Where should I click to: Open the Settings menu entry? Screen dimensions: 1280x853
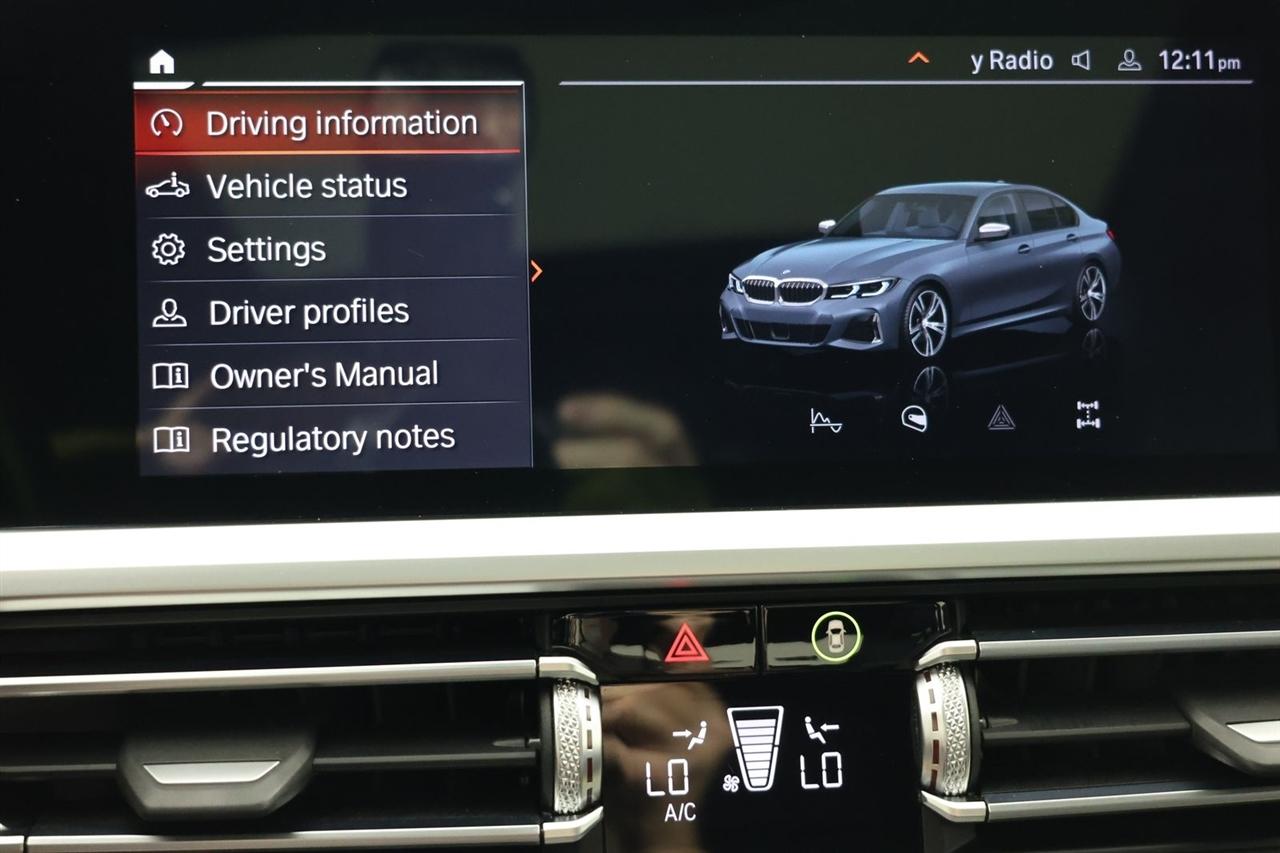[x=328, y=249]
